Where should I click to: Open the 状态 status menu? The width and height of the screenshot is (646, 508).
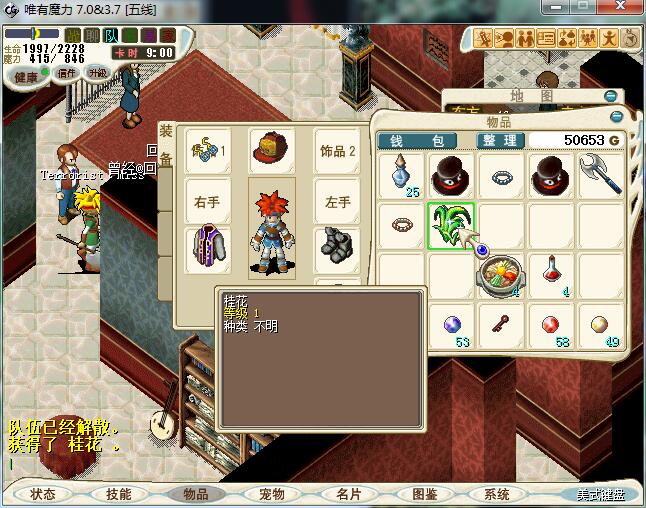(42, 494)
